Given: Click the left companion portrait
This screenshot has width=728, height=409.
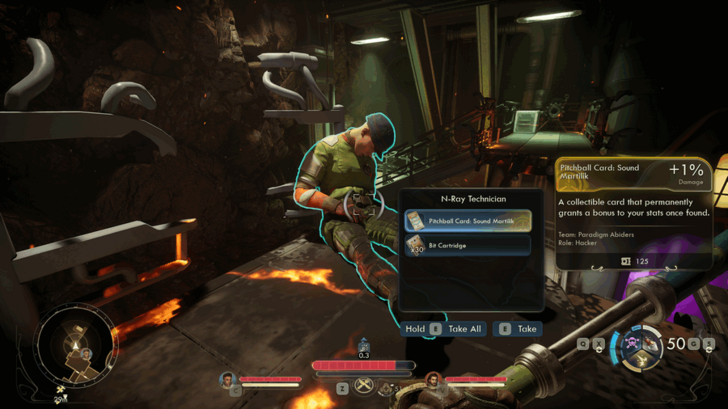Looking at the screenshot, I should (x=227, y=380).
